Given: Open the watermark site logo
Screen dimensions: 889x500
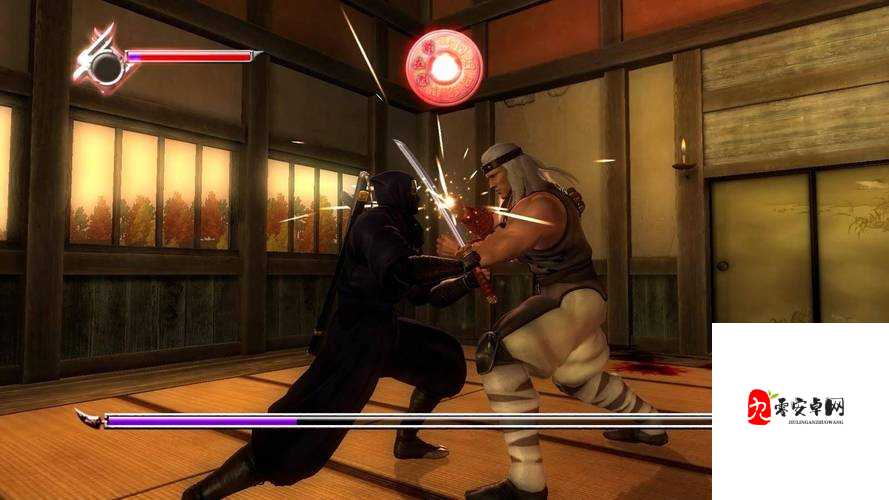Looking at the screenshot, I should pyautogui.click(x=797, y=408).
